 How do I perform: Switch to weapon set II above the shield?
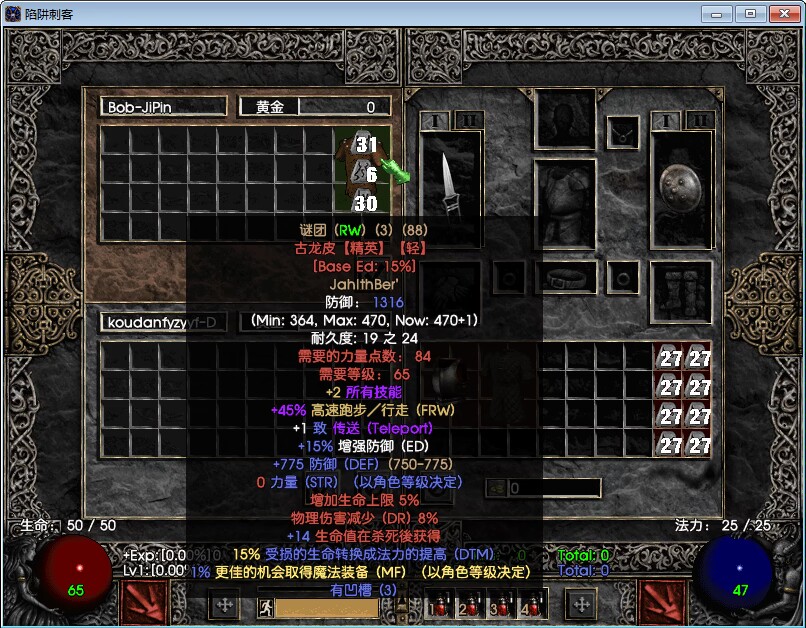pyautogui.click(x=699, y=121)
